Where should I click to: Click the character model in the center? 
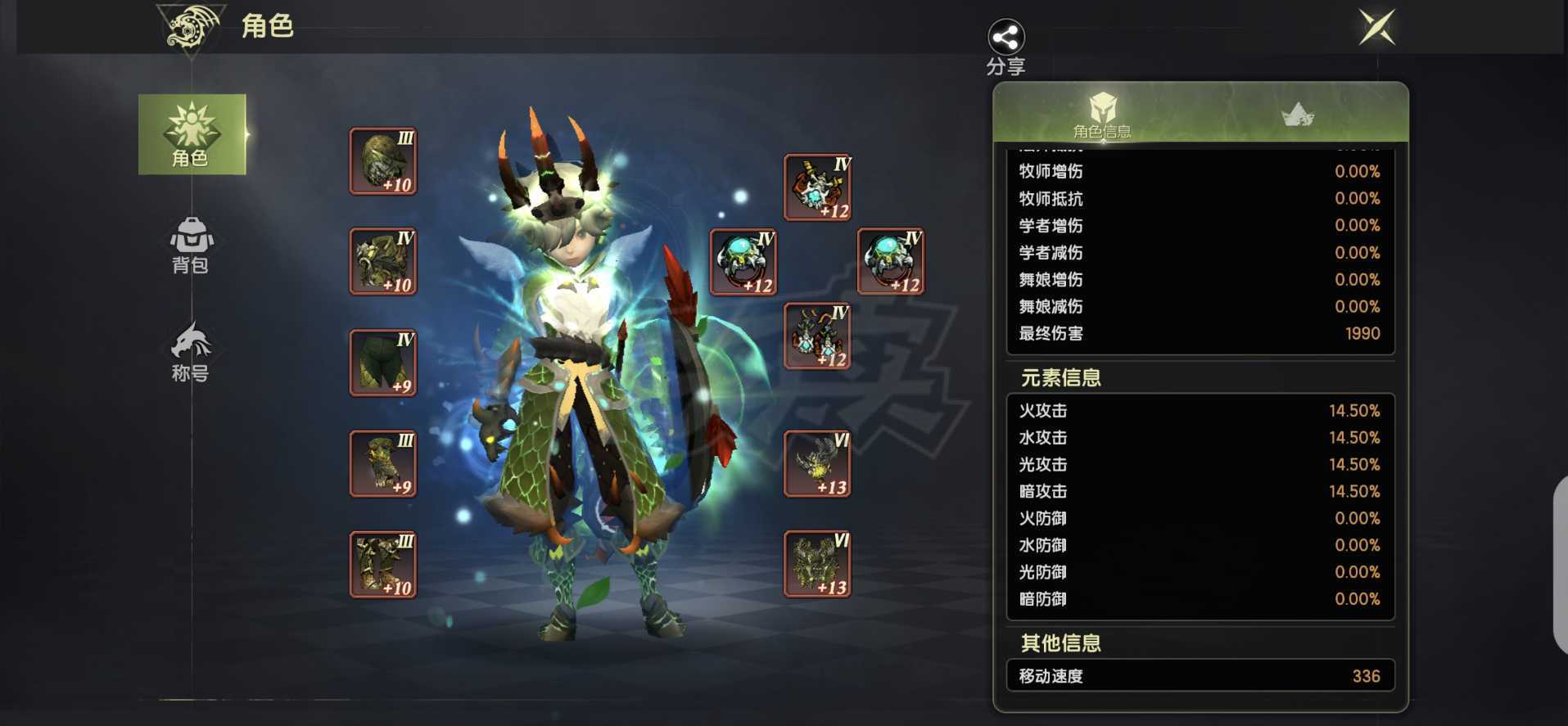(581, 368)
